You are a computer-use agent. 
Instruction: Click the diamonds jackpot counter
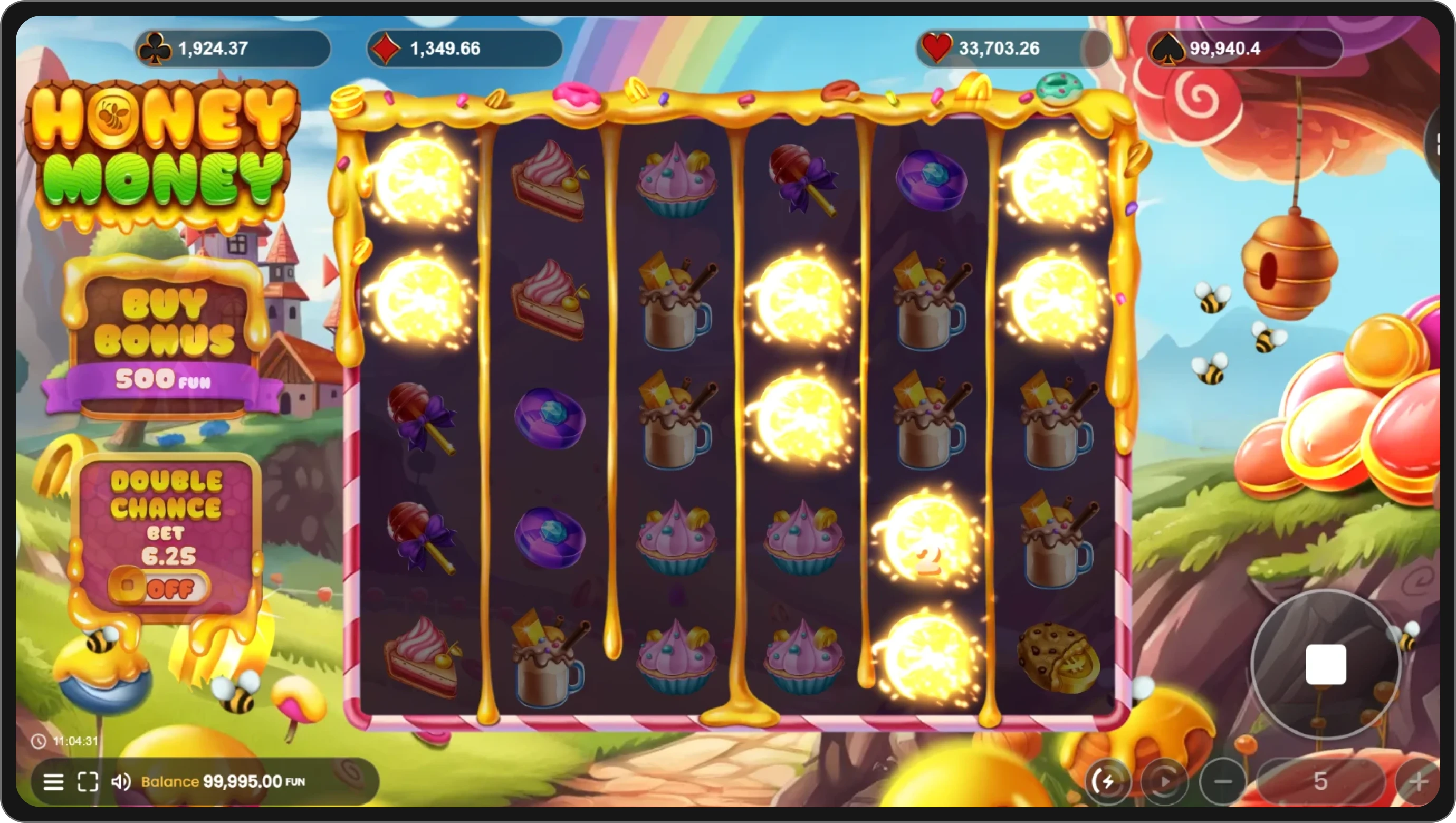pos(464,49)
